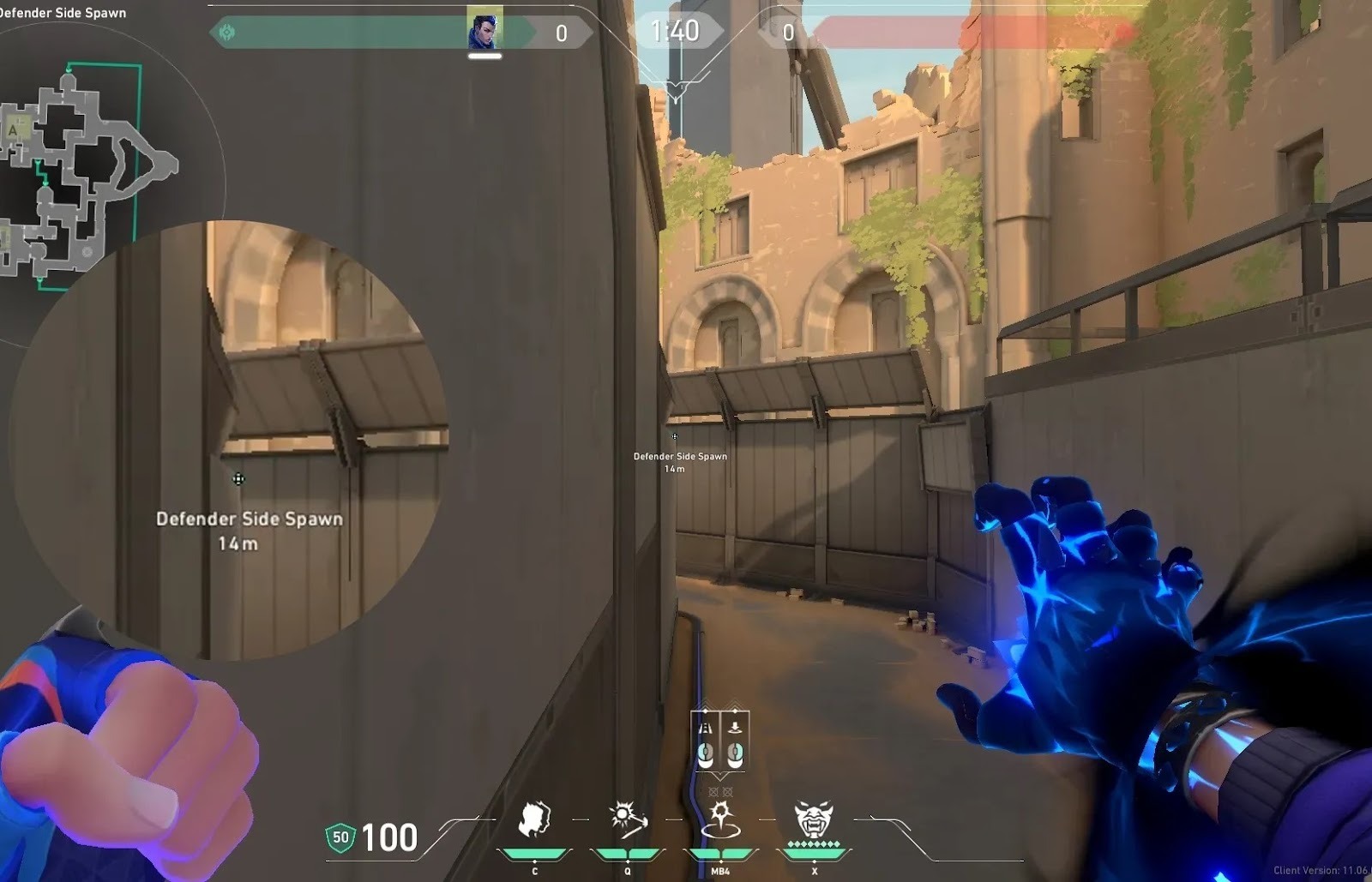Screen dimensions: 1372x882
Task: Activate Yoru's Fakeout decoy ability
Action: tap(534, 820)
